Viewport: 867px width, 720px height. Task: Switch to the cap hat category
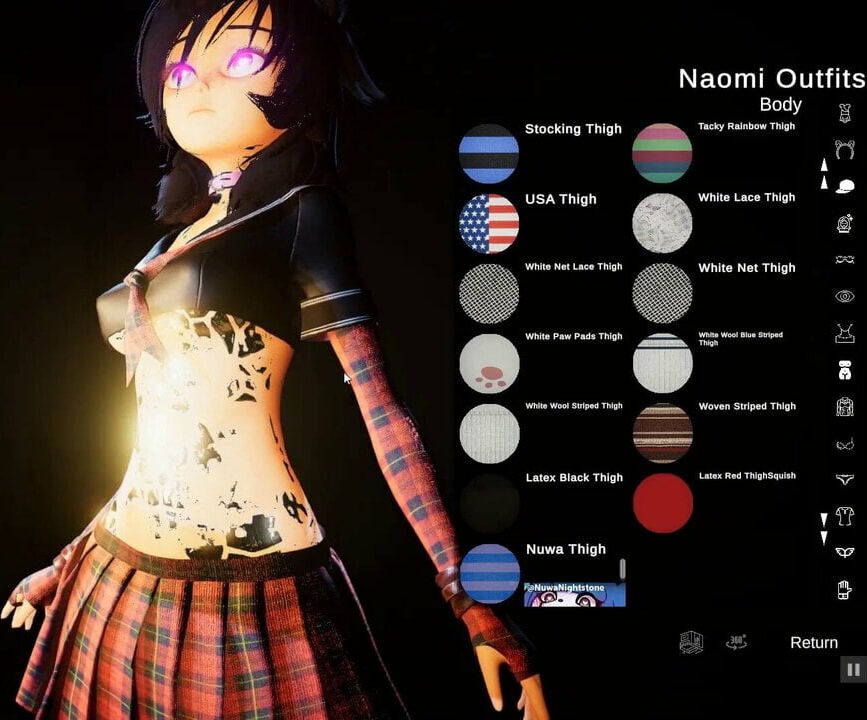[x=845, y=186]
